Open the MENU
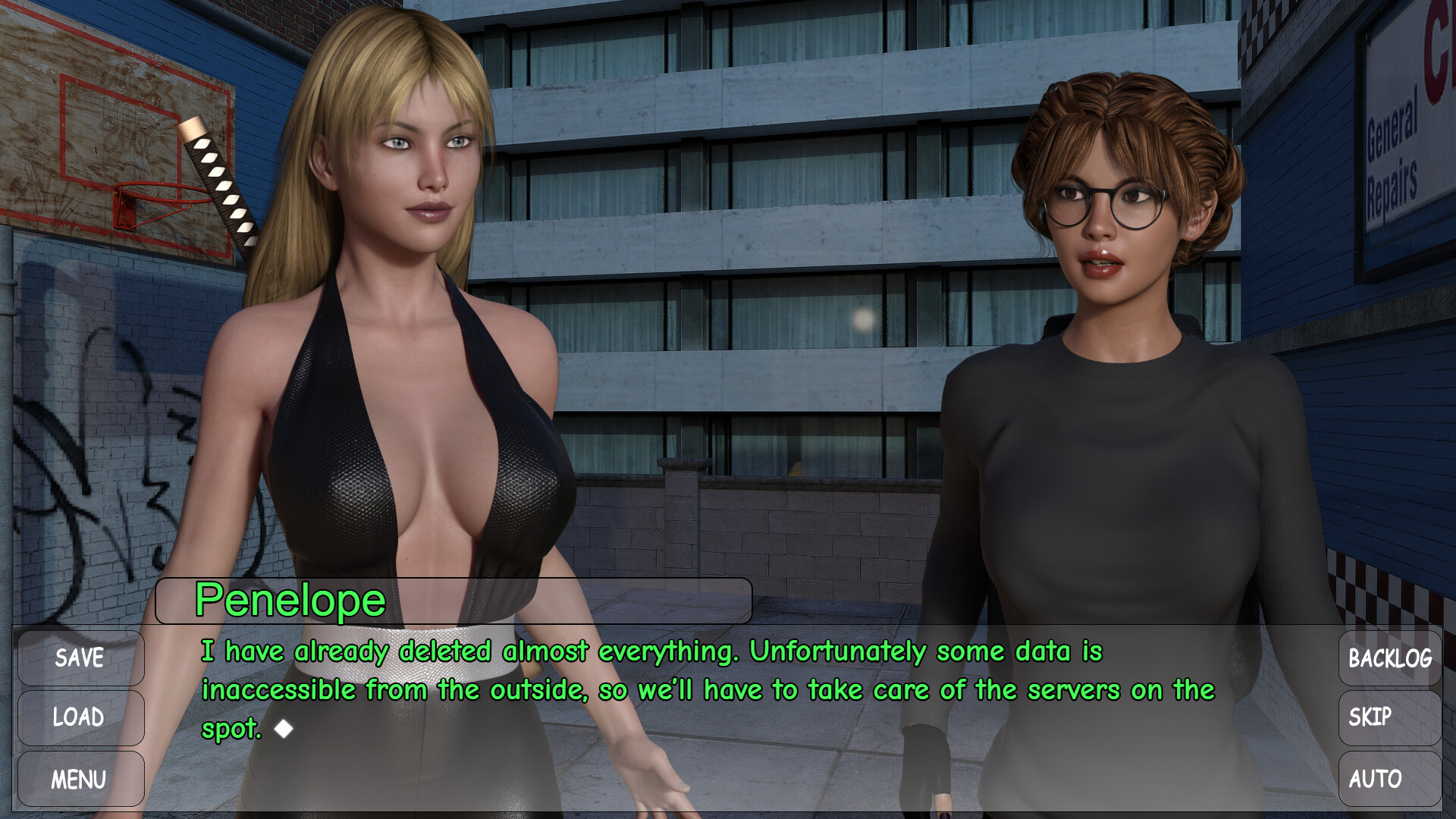 pyautogui.click(x=80, y=779)
